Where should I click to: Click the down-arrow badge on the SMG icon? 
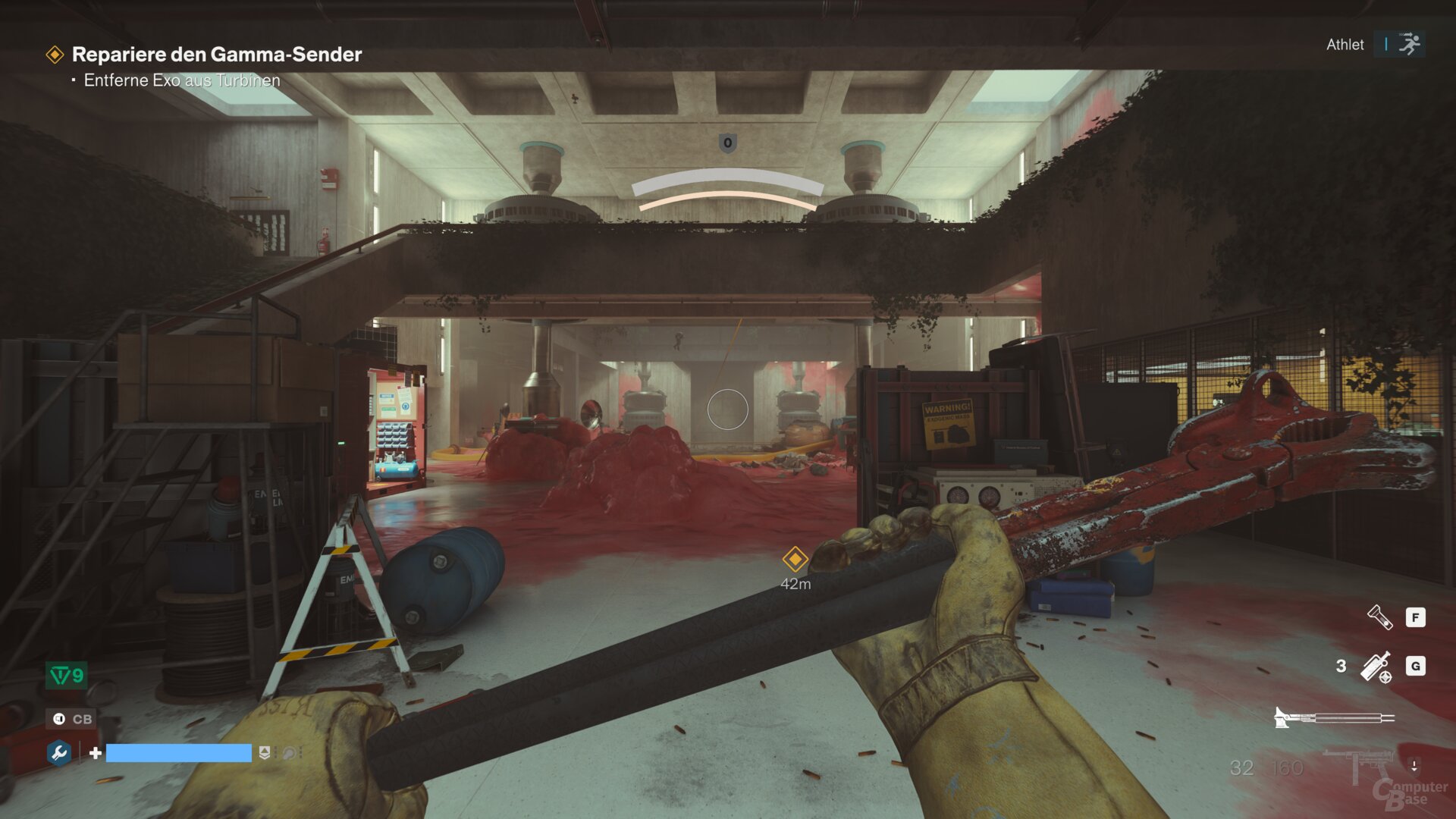click(x=1414, y=764)
